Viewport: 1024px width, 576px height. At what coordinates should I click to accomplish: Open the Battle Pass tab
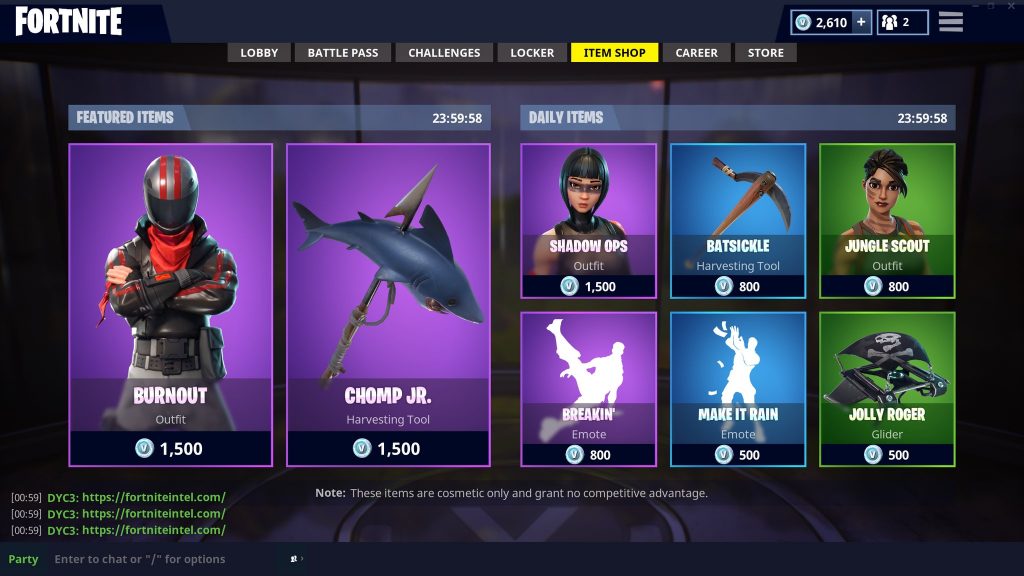342,53
